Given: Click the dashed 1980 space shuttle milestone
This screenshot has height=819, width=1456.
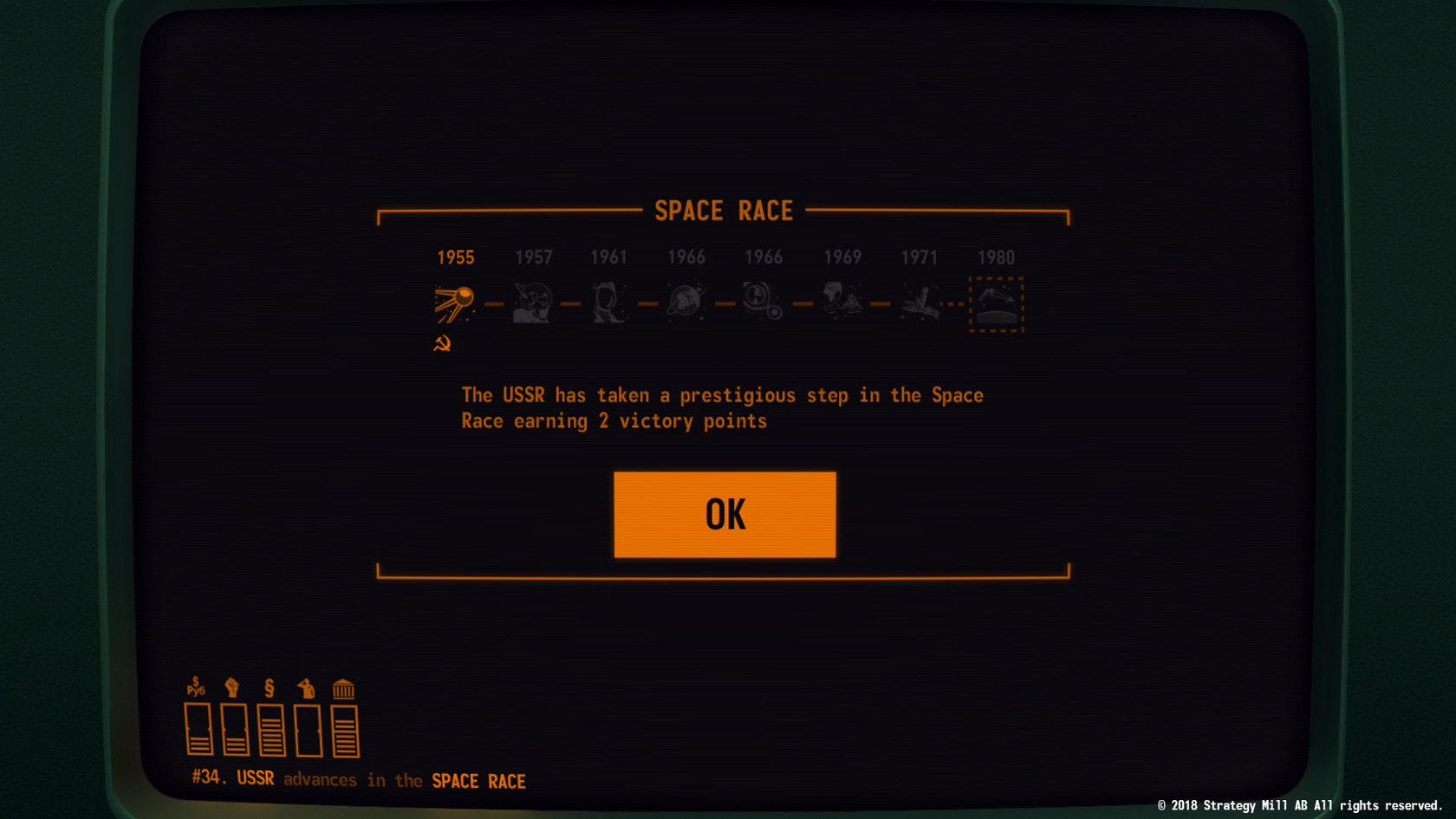Looking at the screenshot, I should 996,306.
